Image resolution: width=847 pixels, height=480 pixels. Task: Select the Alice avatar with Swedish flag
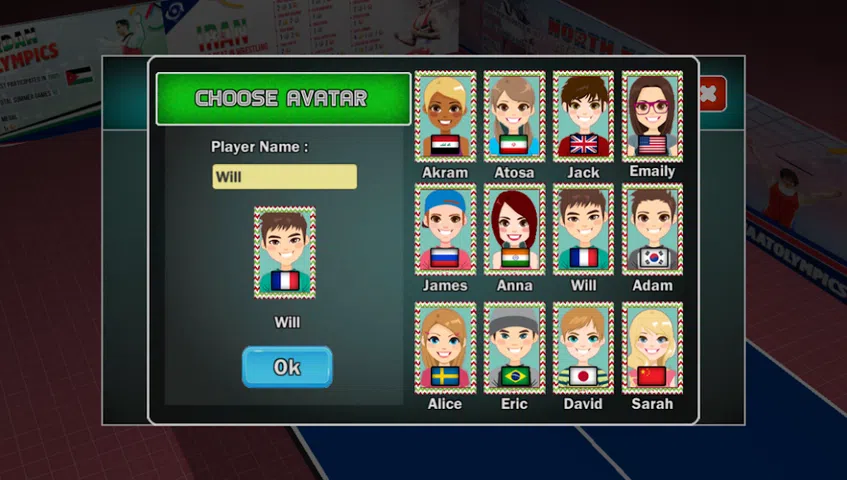[x=445, y=347]
